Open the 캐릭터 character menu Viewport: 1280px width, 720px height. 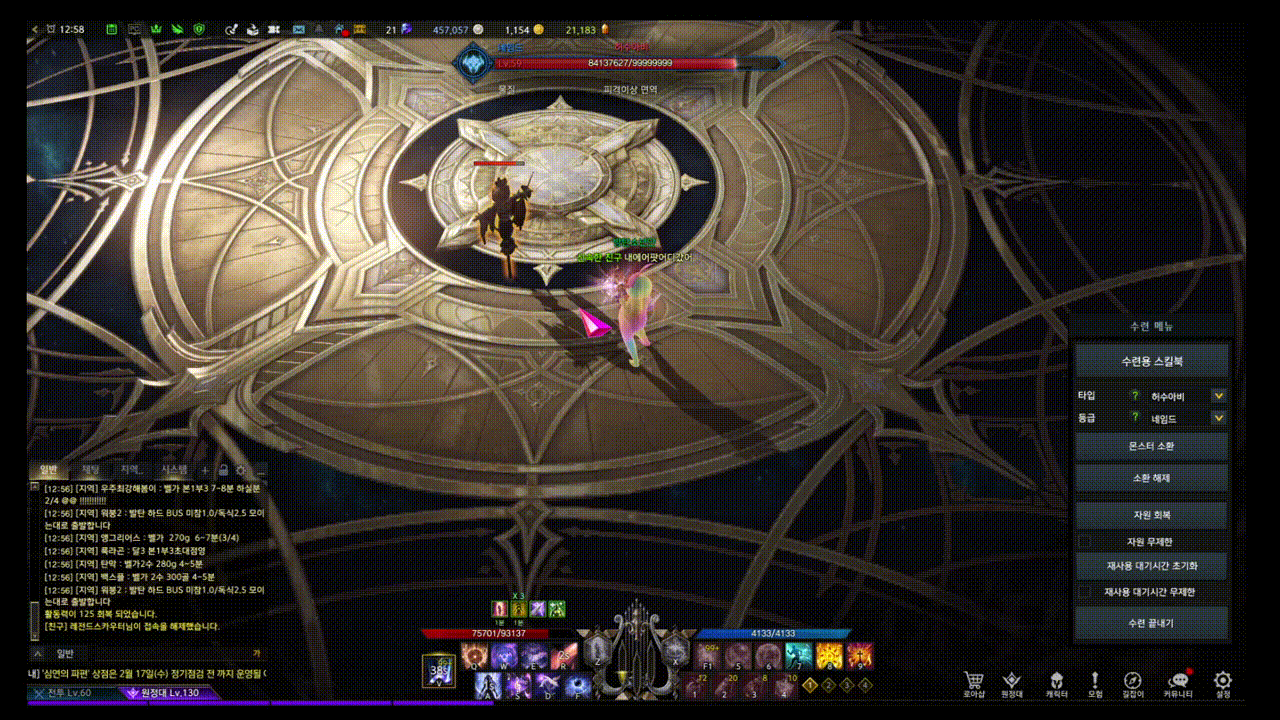[x=1056, y=682]
